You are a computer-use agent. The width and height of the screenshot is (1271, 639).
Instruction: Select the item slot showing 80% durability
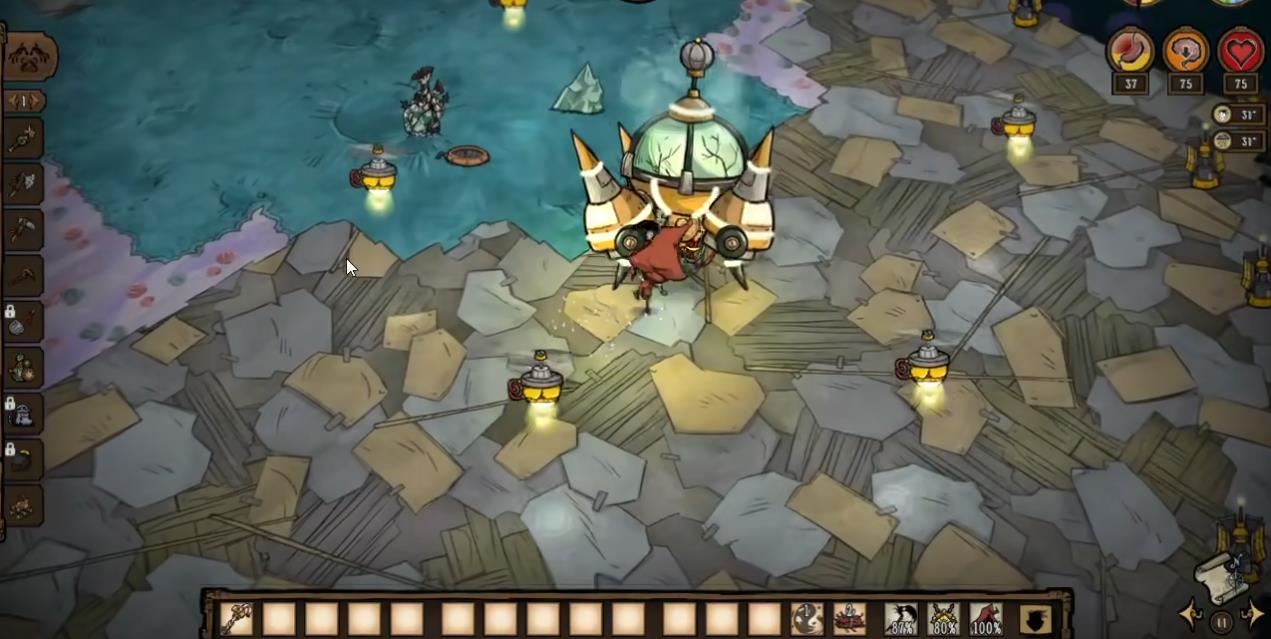coord(944,619)
